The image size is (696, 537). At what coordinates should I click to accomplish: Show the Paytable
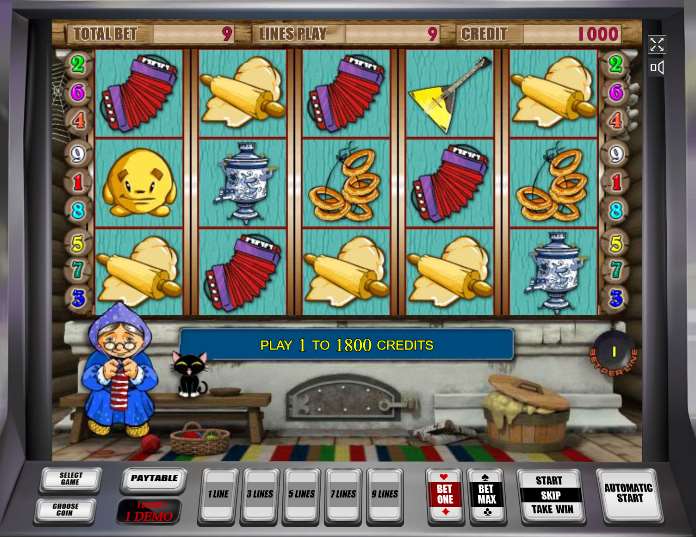(x=153, y=479)
